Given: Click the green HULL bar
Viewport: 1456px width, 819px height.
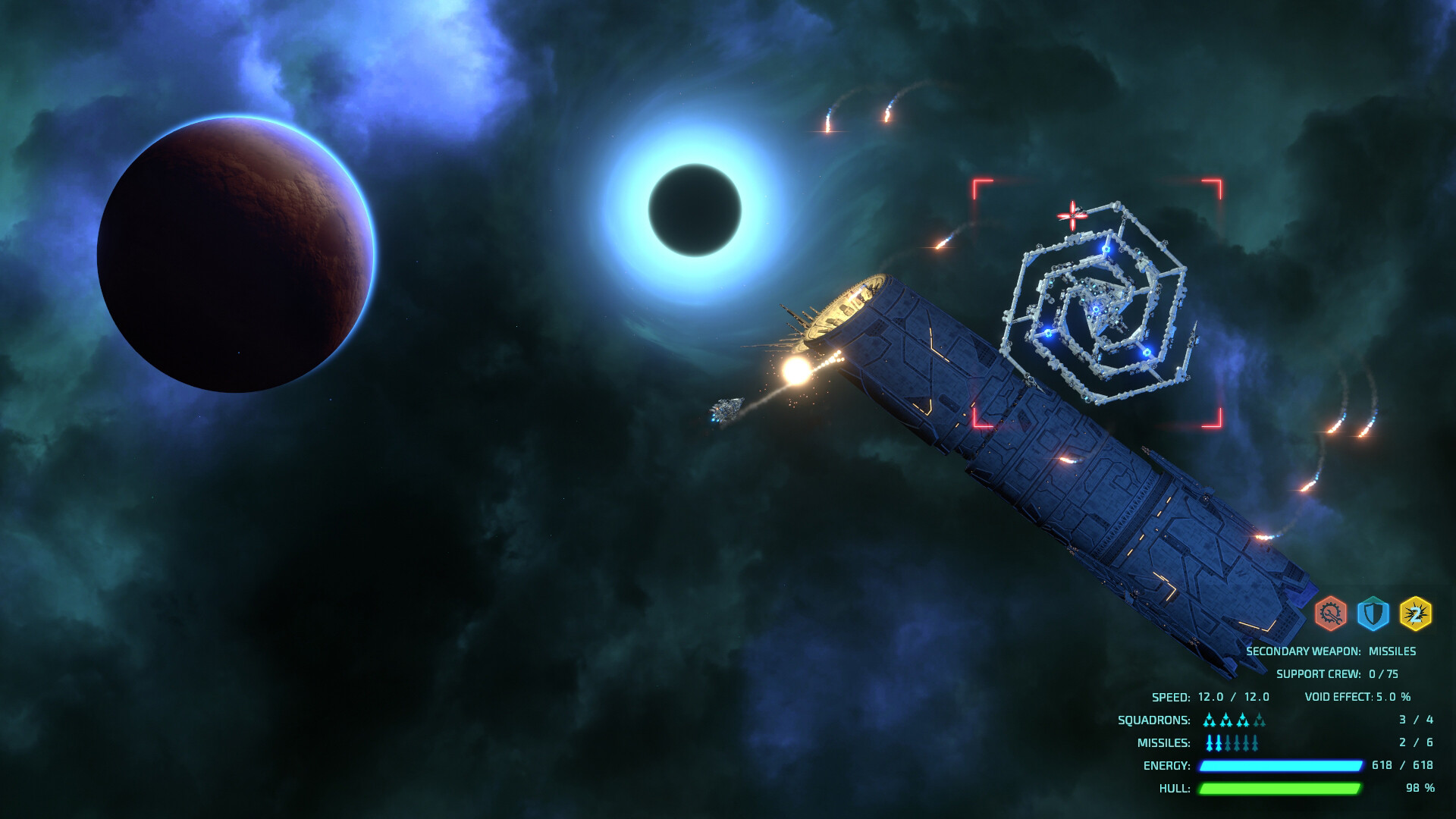Looking at the screenshot, I should 1281,787.
